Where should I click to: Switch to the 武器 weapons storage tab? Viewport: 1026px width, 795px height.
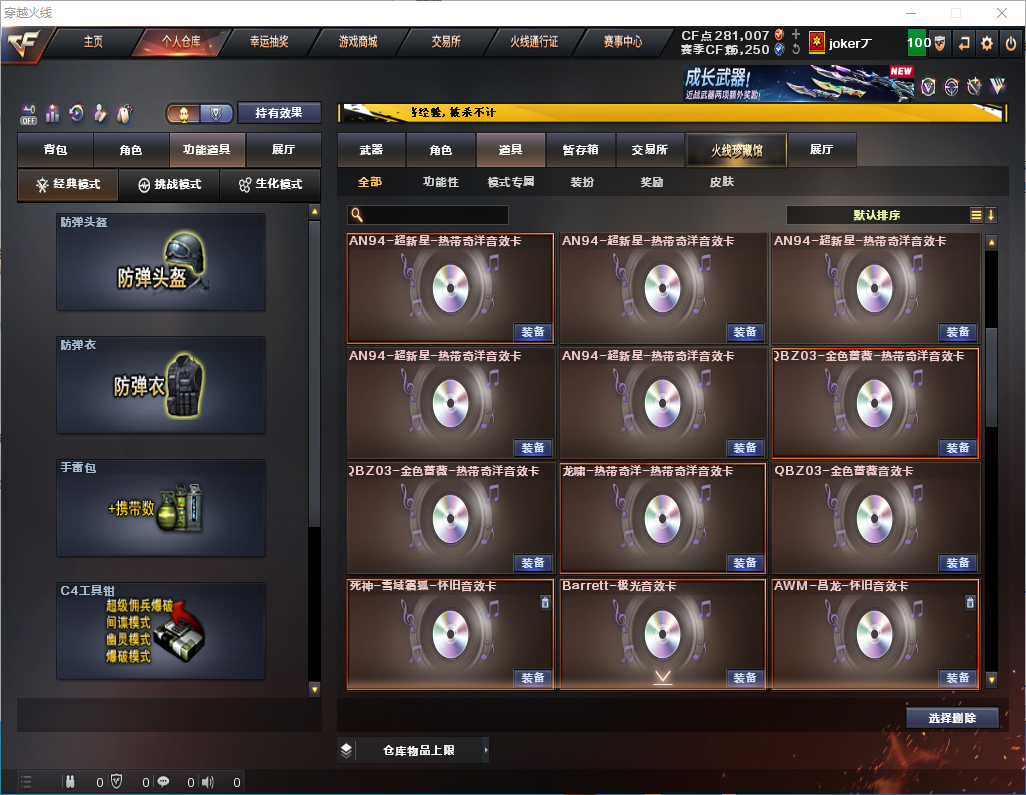coord(371,150)
